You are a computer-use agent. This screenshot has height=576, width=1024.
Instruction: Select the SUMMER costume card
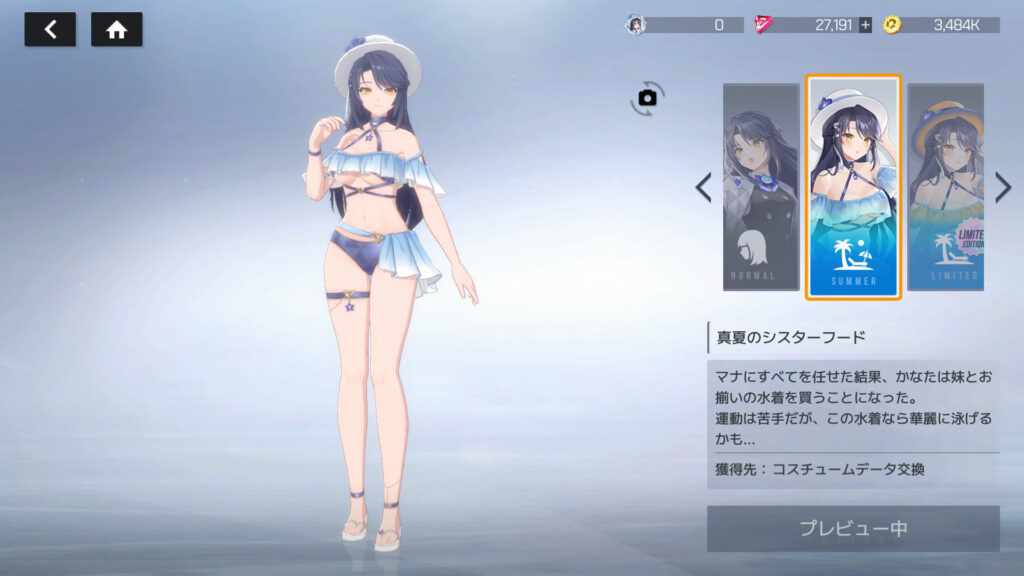point(853,187)
